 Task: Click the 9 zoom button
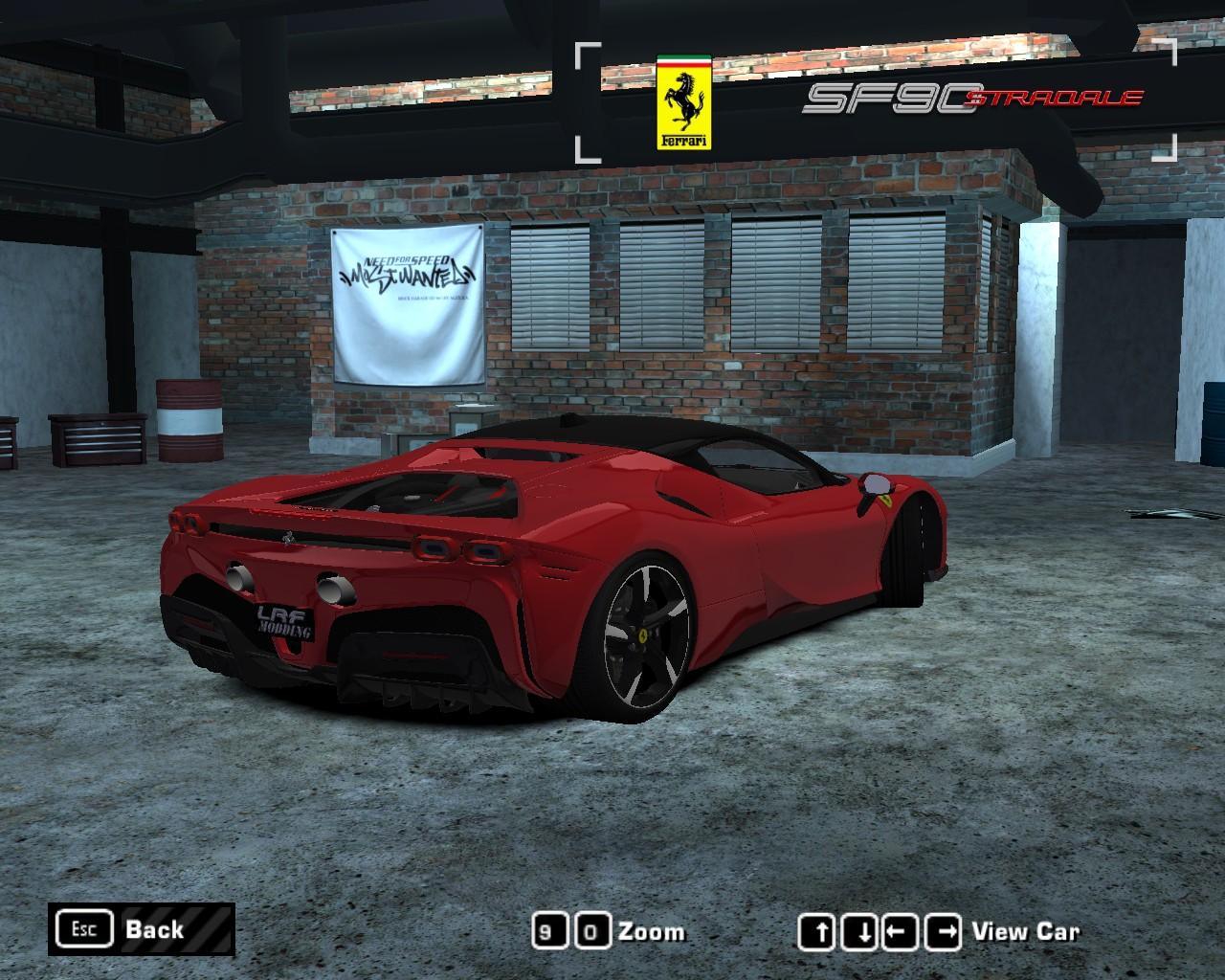point(546,932)
